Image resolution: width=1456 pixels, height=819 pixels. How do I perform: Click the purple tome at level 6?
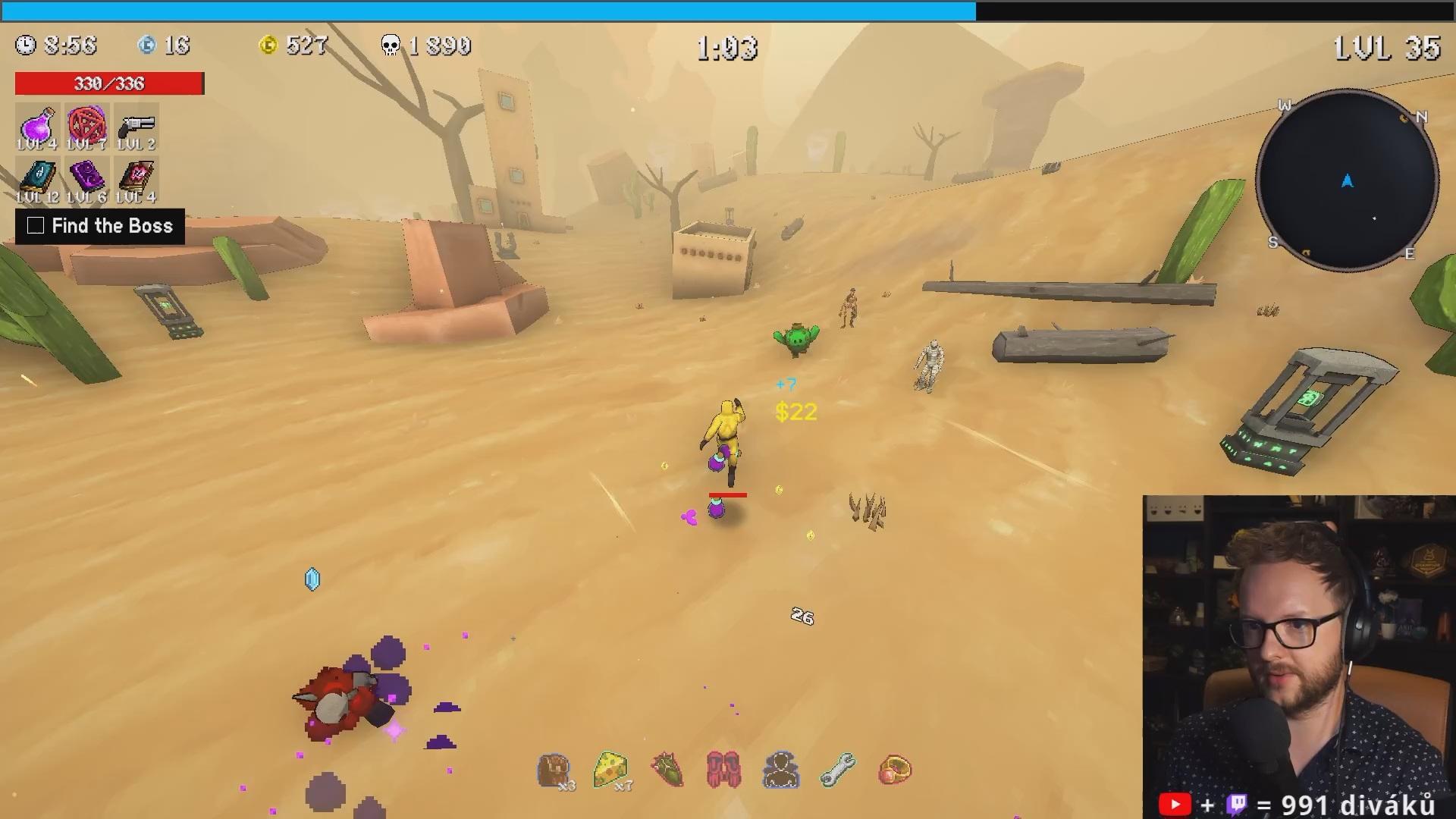pos(86,179)
